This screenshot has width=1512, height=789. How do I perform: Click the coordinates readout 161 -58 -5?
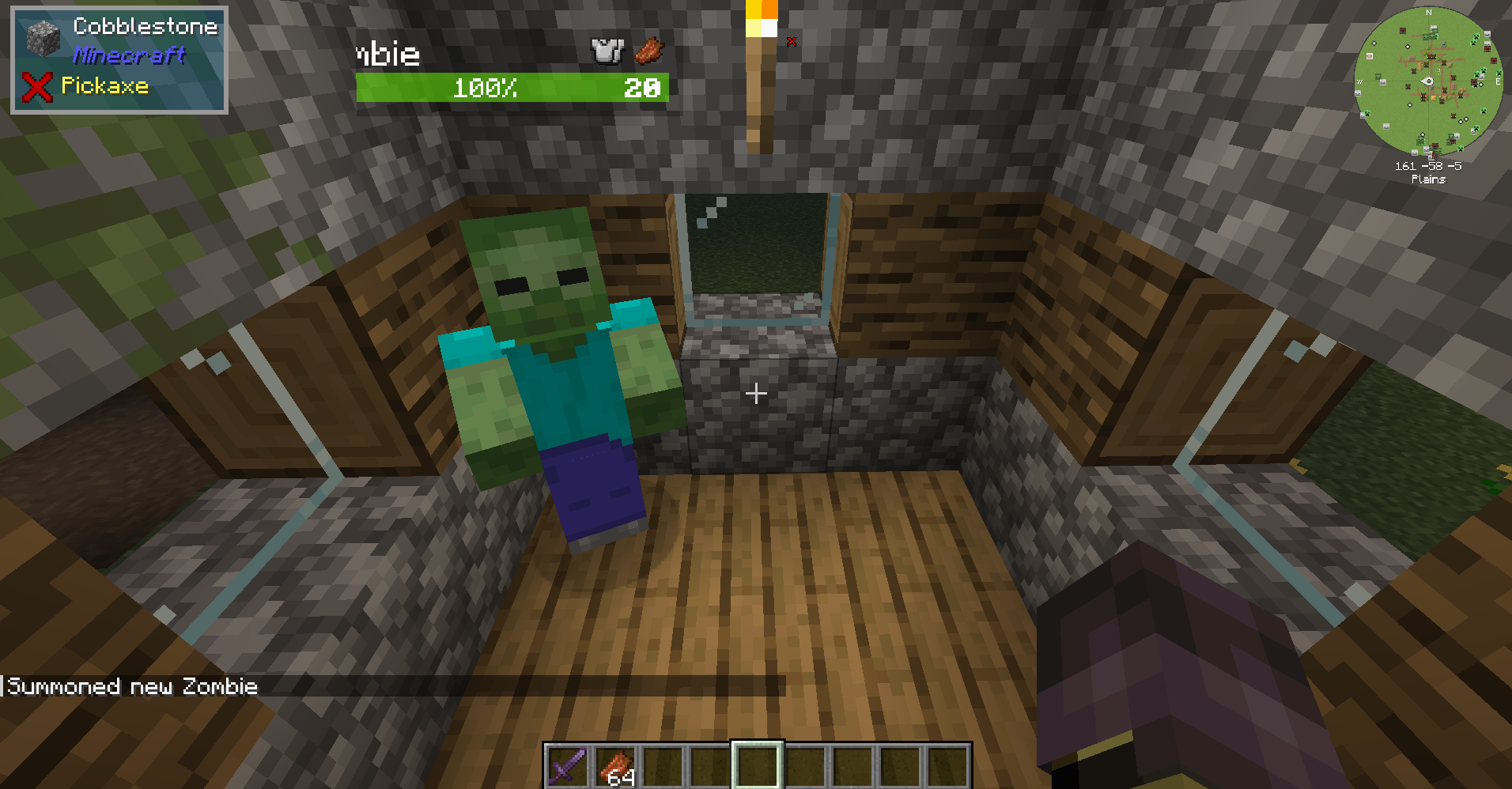point(1427,165)
